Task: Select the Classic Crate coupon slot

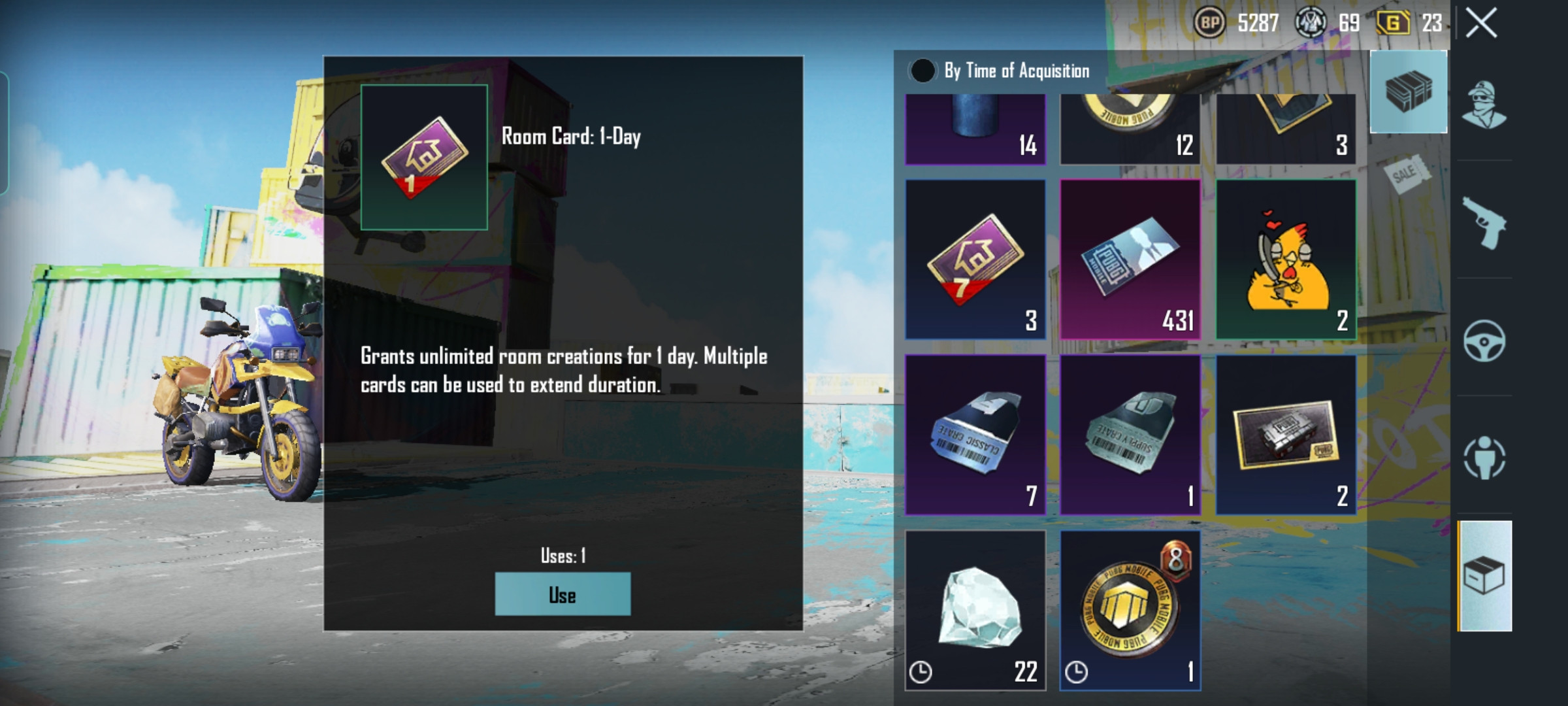Action: 975,435
